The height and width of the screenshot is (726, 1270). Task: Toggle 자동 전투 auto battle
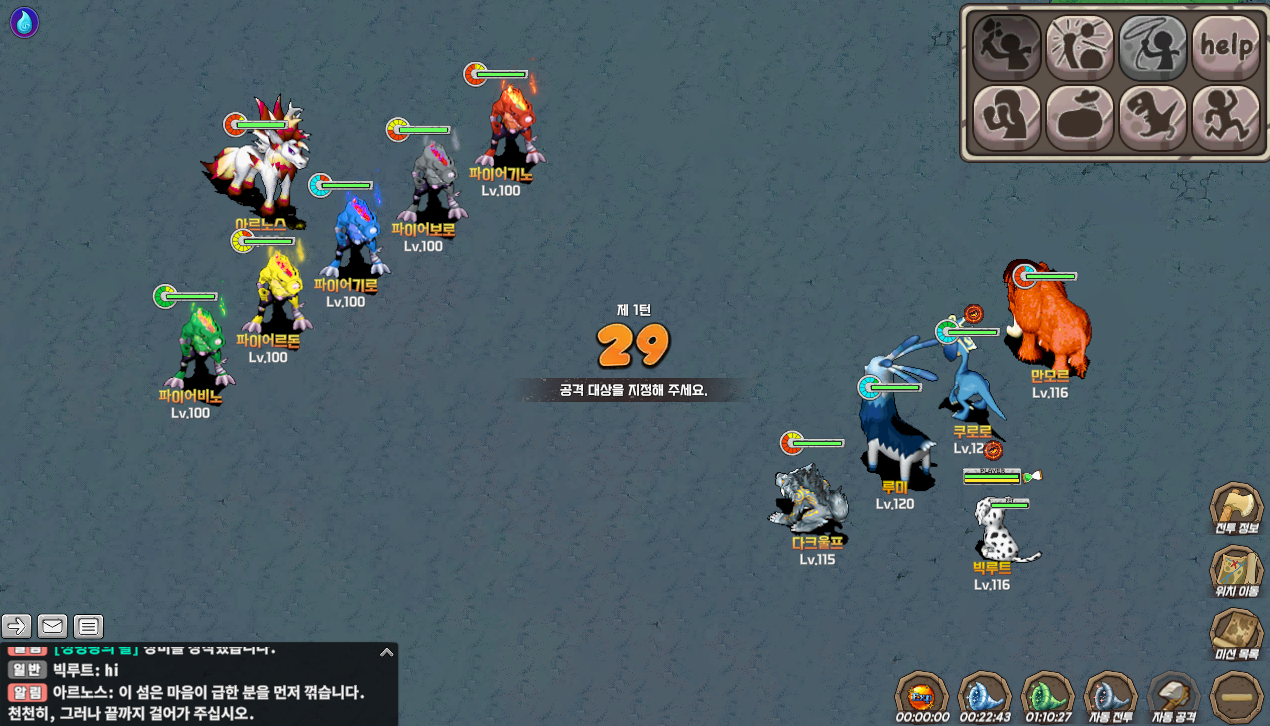1110,693
